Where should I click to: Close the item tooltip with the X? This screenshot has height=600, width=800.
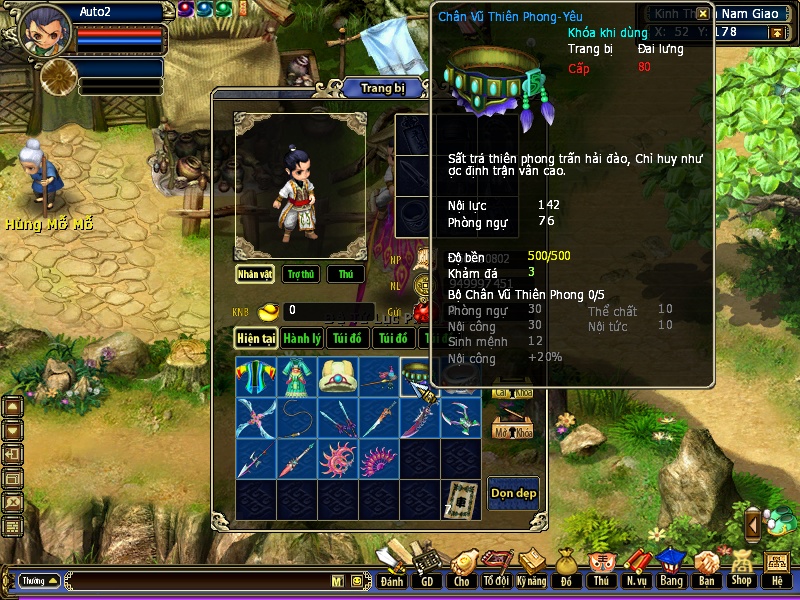pyautogui.click(x=703, y=14)
